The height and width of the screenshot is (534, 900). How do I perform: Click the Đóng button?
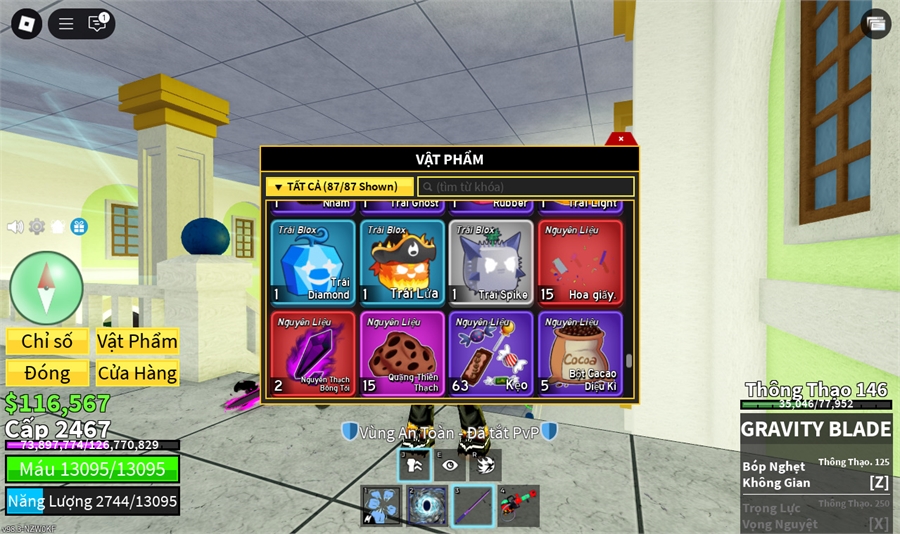47,373
